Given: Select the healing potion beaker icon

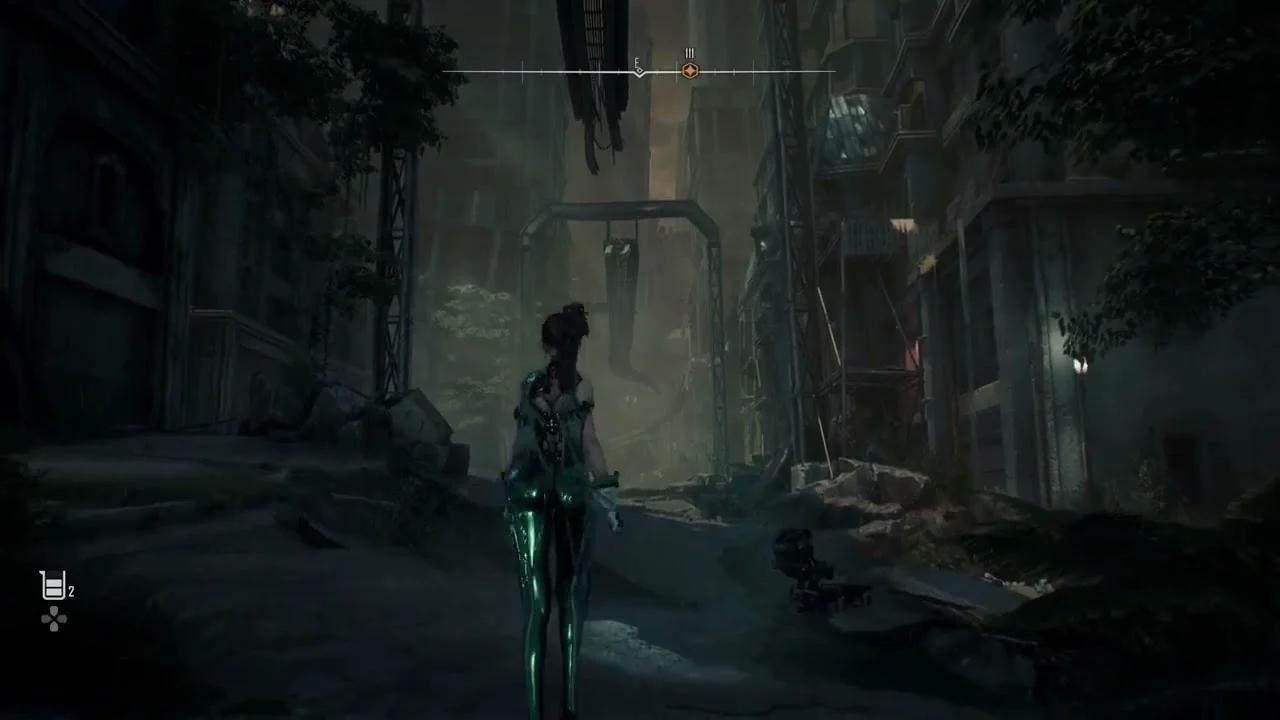Looking at the screenshot, I should click(52, 586).
